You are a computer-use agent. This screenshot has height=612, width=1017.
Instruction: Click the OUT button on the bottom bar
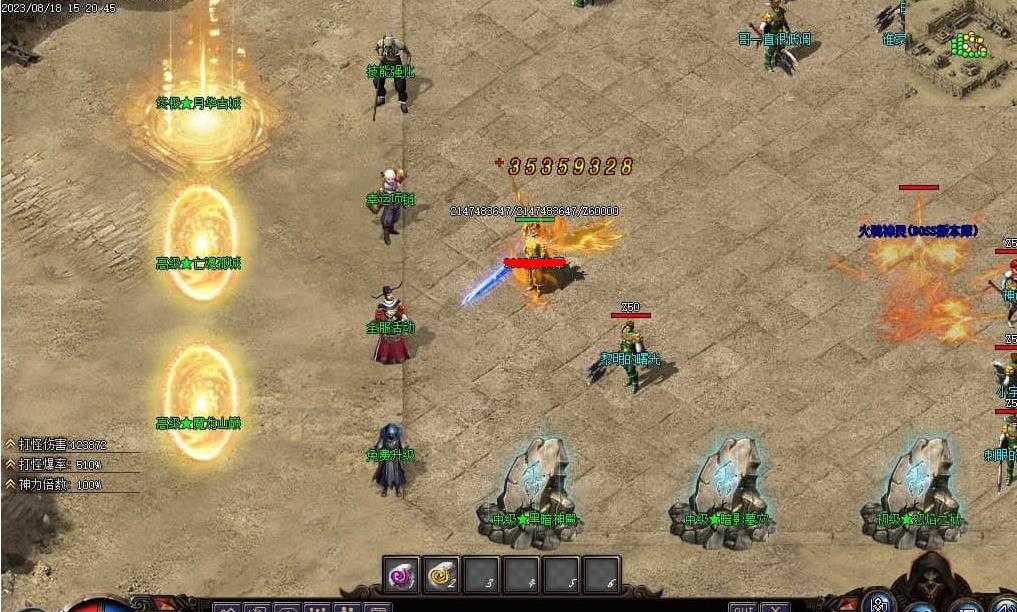pos(742,607)
